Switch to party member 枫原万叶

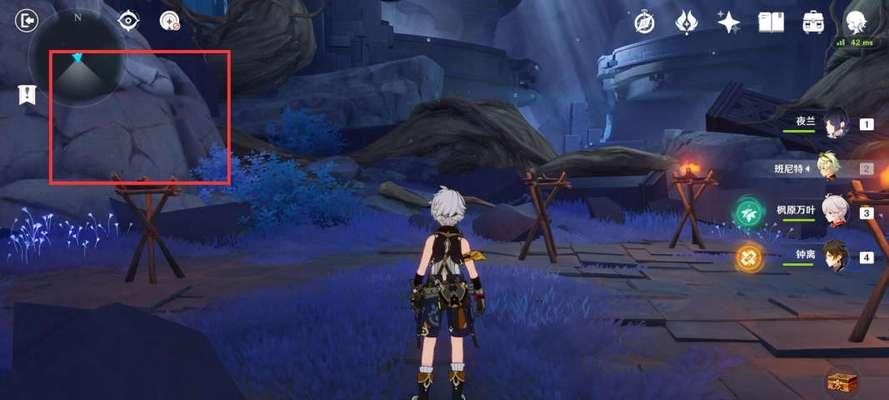[834, 212]
